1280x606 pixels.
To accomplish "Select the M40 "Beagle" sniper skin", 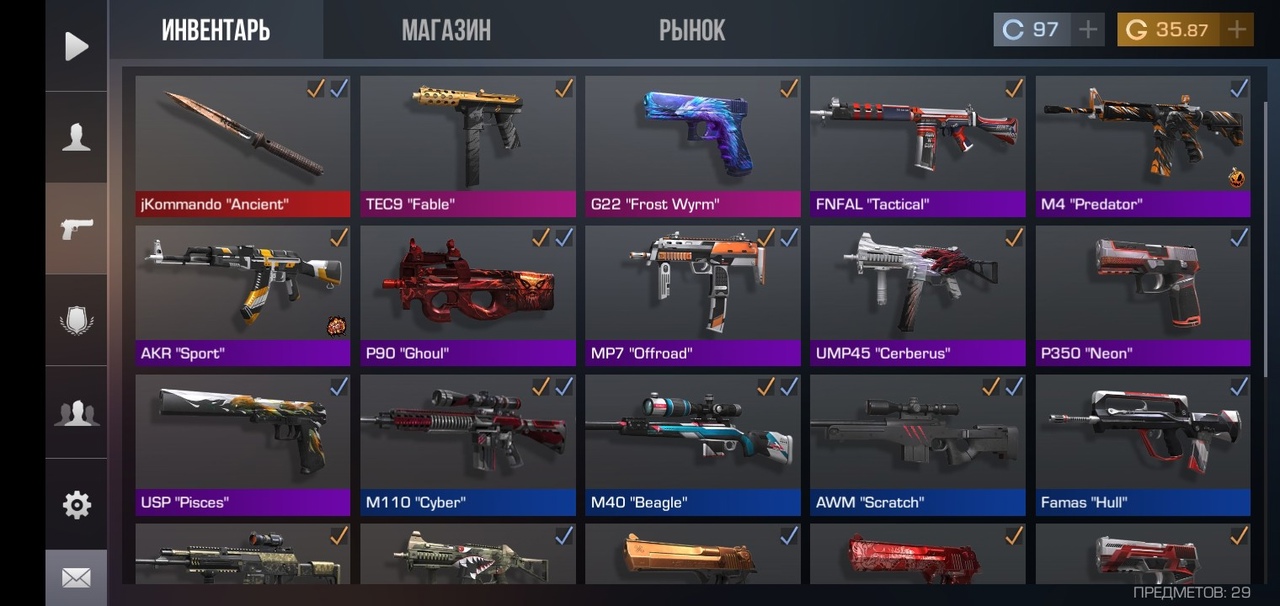I will pos(693,444).
